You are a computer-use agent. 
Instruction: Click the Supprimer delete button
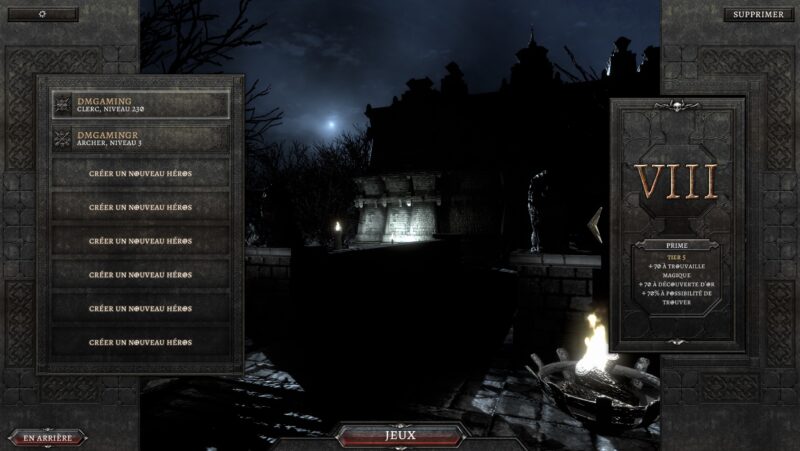point(757,15)
